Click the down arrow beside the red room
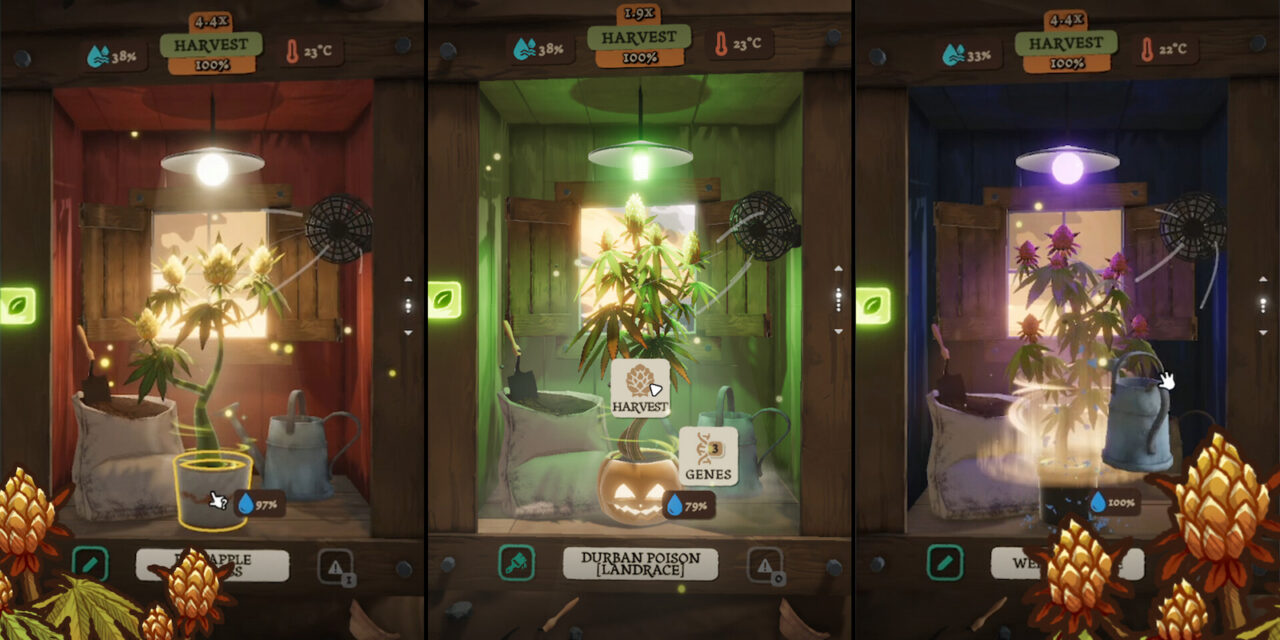This screenshot has width=1280, height=640. coord(408,332)
